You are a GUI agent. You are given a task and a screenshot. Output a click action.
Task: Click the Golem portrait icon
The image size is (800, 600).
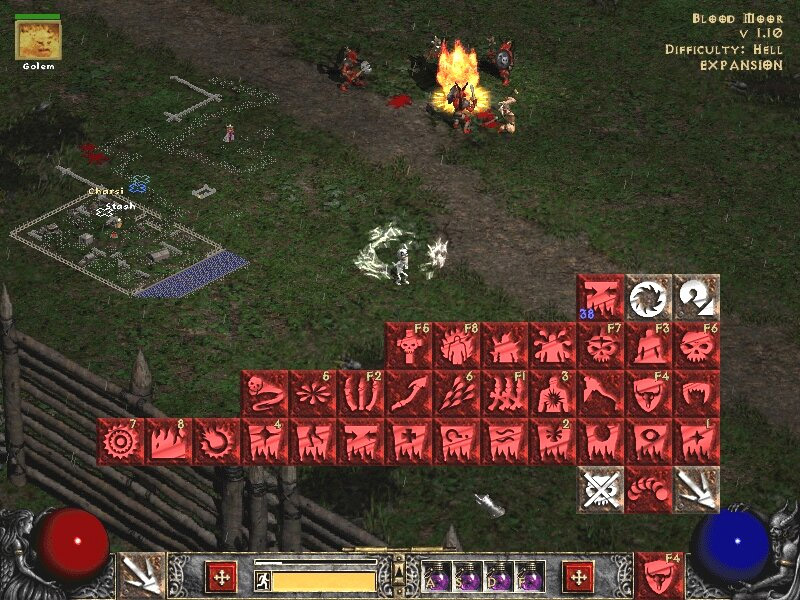(39, 40)
